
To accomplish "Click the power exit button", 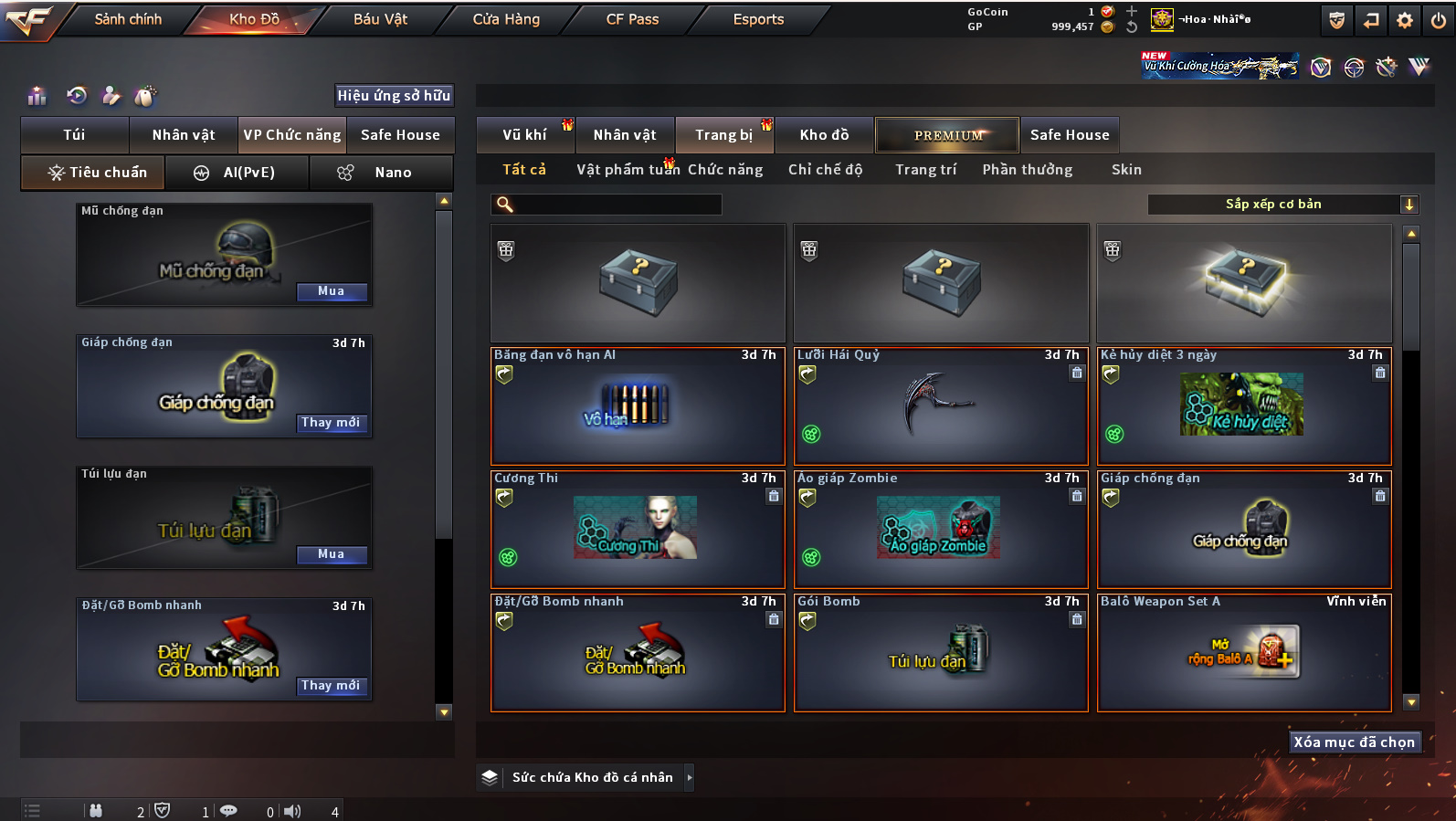I will (x=1438, y=20).
